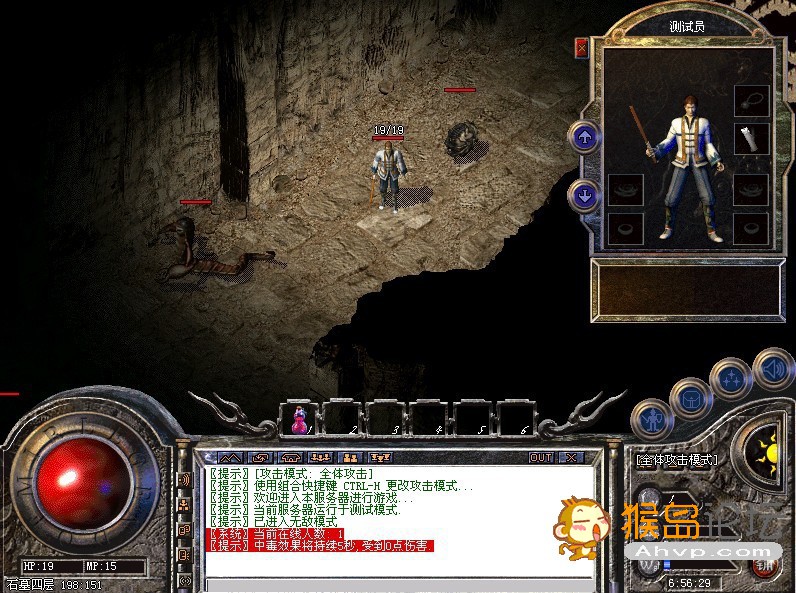Image resolution: width=796 pixels, height=593 pixels.
Task: Change the 全体攻击模式 attack mode label
Action: point(677,460)
